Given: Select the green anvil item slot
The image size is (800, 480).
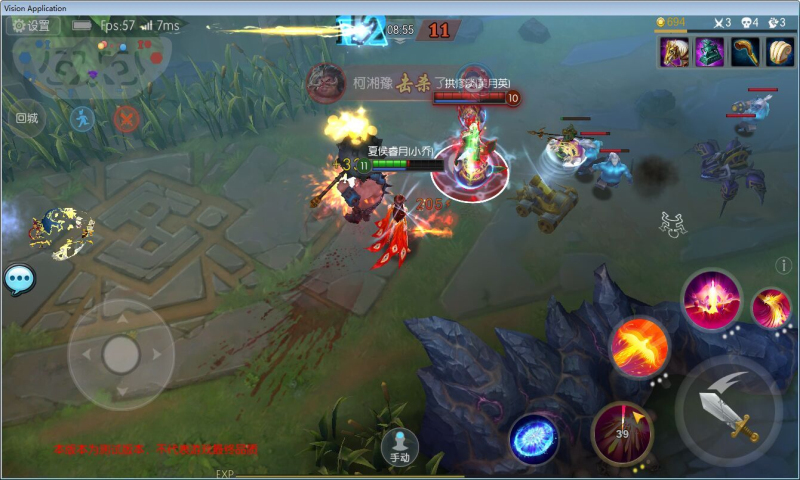Looking at the screenshot, I should pos(709,52).
